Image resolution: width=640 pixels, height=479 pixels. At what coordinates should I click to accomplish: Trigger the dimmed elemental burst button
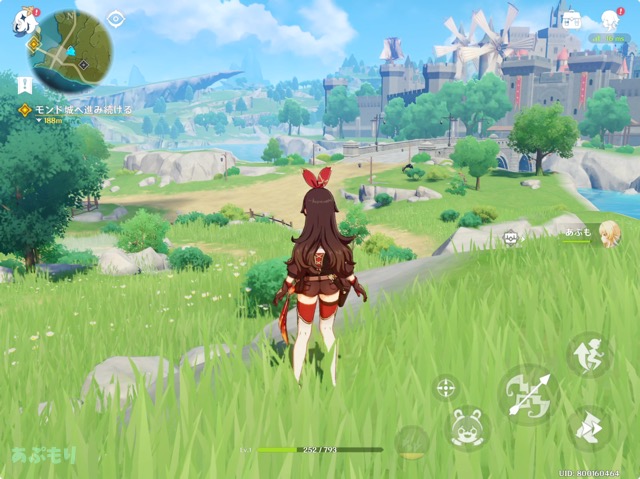pos(411,441)
